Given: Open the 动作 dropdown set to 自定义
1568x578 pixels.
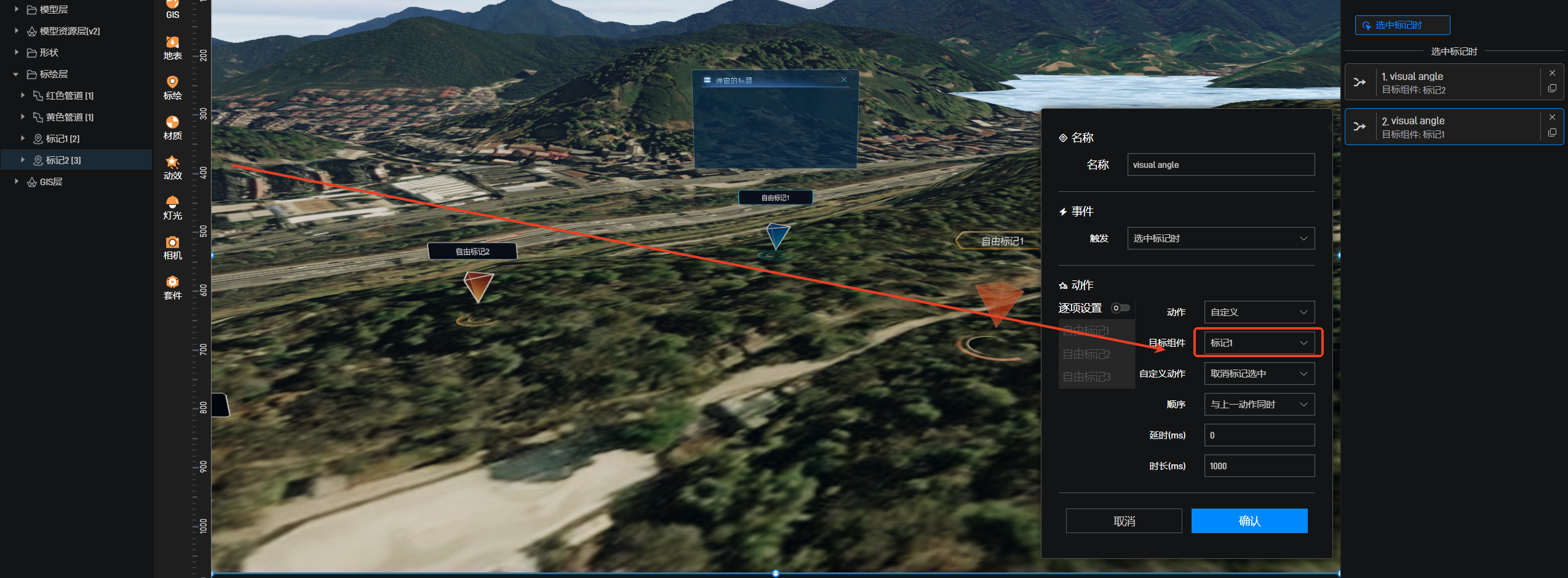Looking at the screenshot, I should [x=1259, y=312].
